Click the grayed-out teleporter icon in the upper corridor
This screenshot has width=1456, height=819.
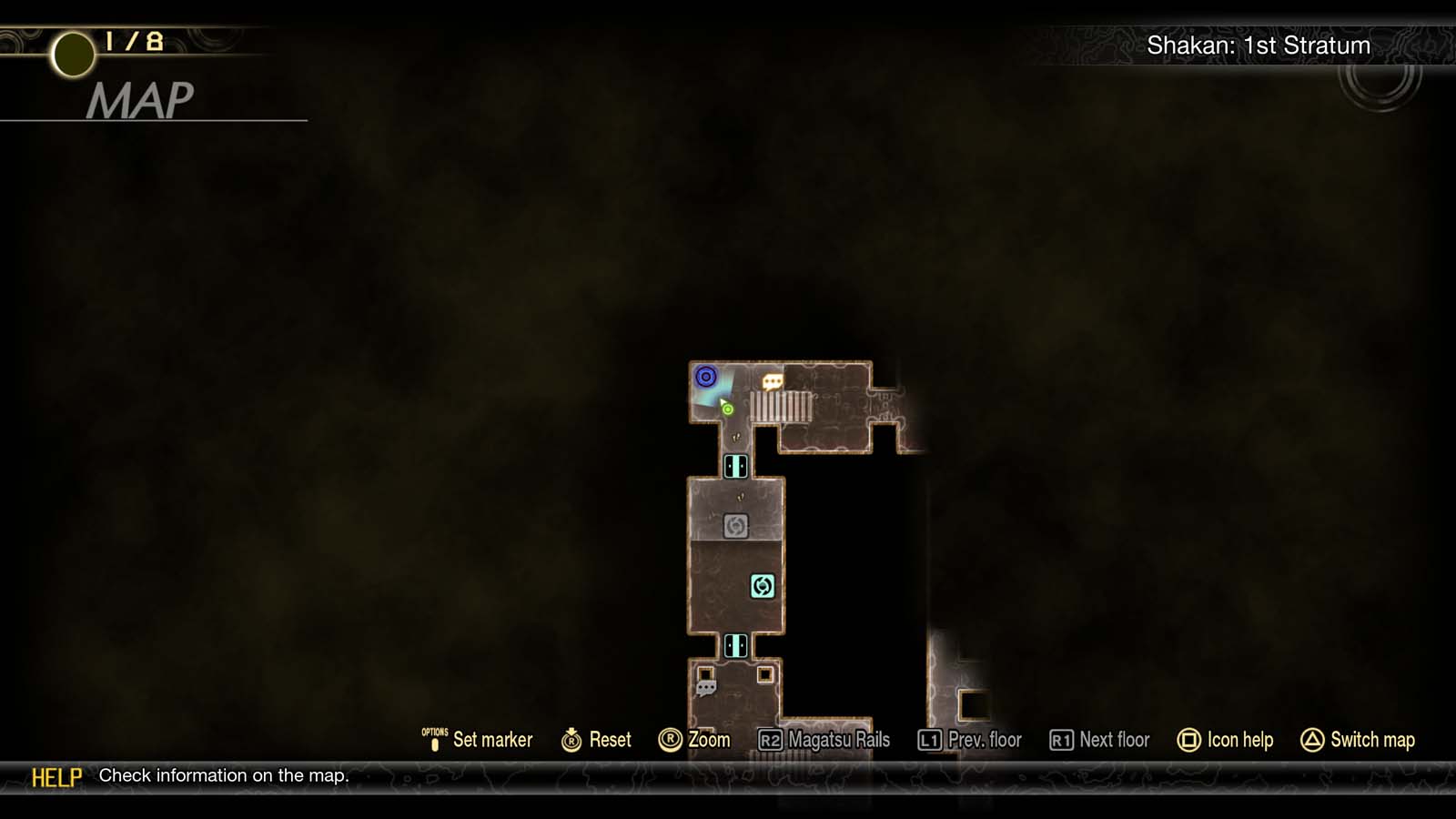[x=737, y=526]
